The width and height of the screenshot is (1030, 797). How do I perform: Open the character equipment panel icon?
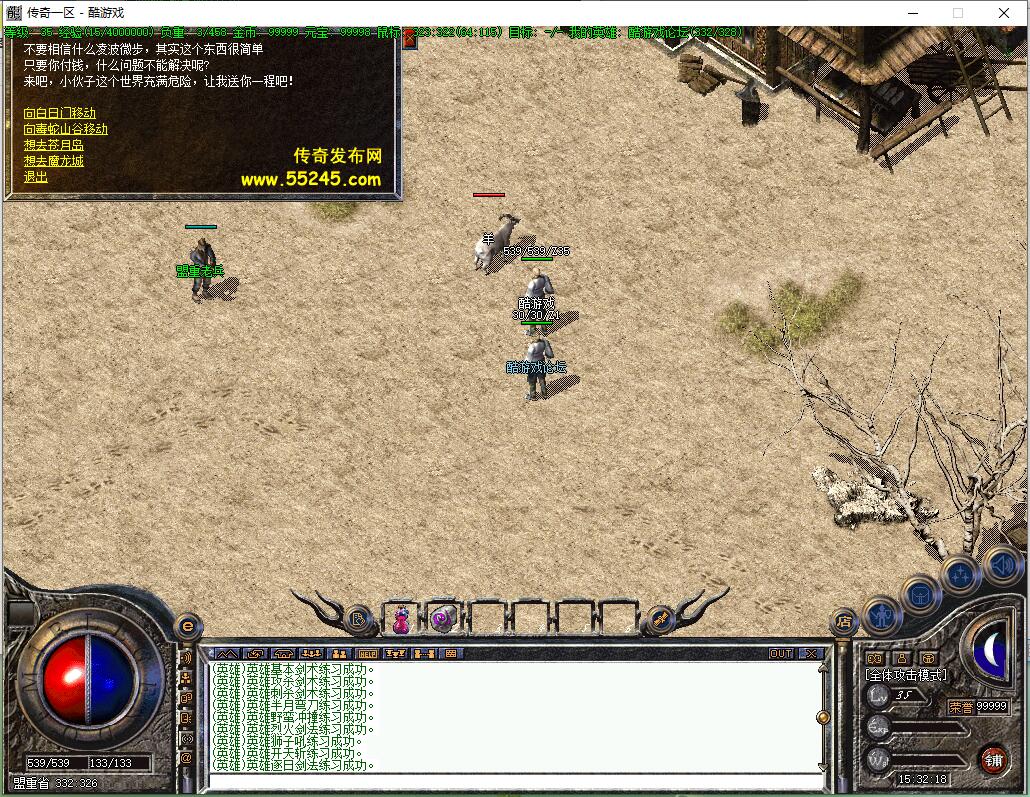pos(882,613)
